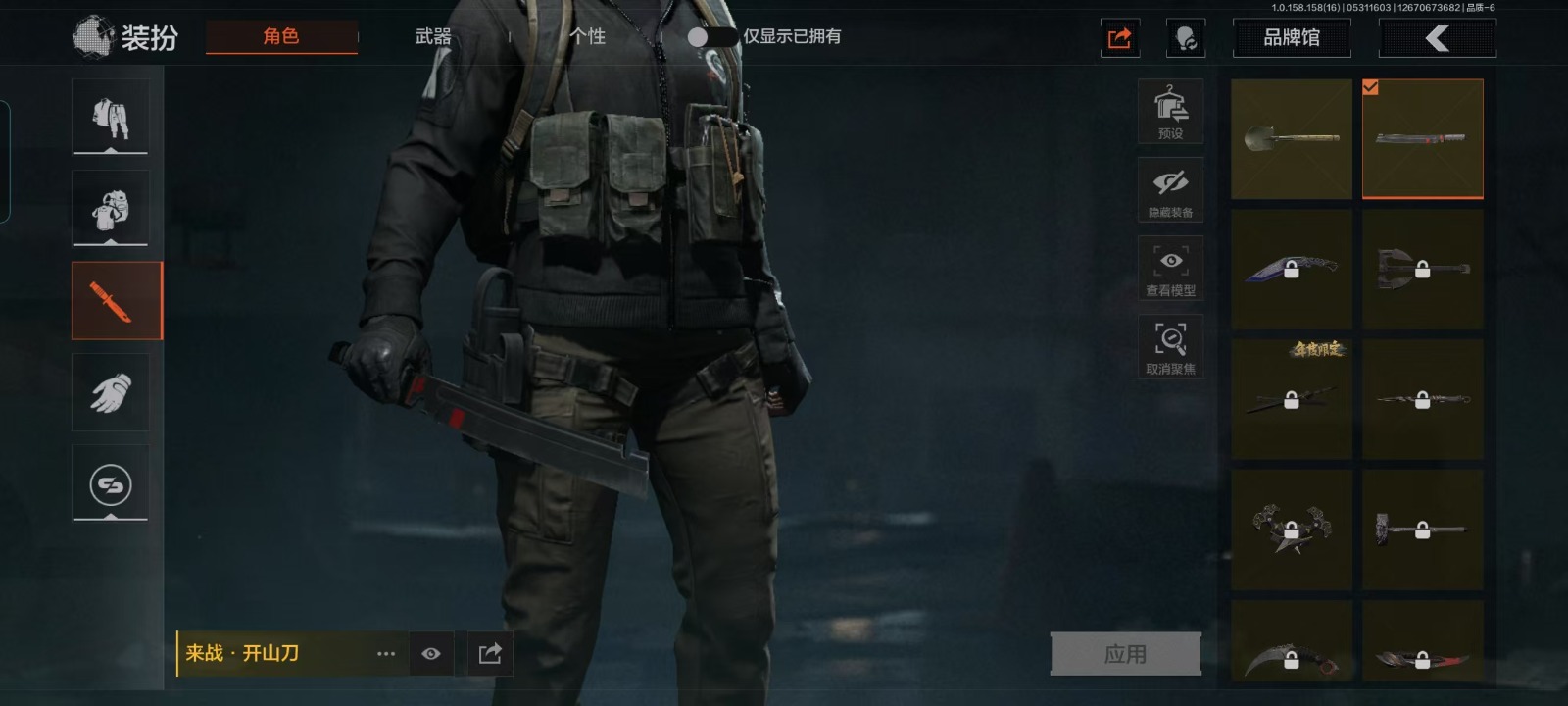The width and height of the screenshot is (1568, 706).
Task: Open the gloves category
Action: point(111,392)
